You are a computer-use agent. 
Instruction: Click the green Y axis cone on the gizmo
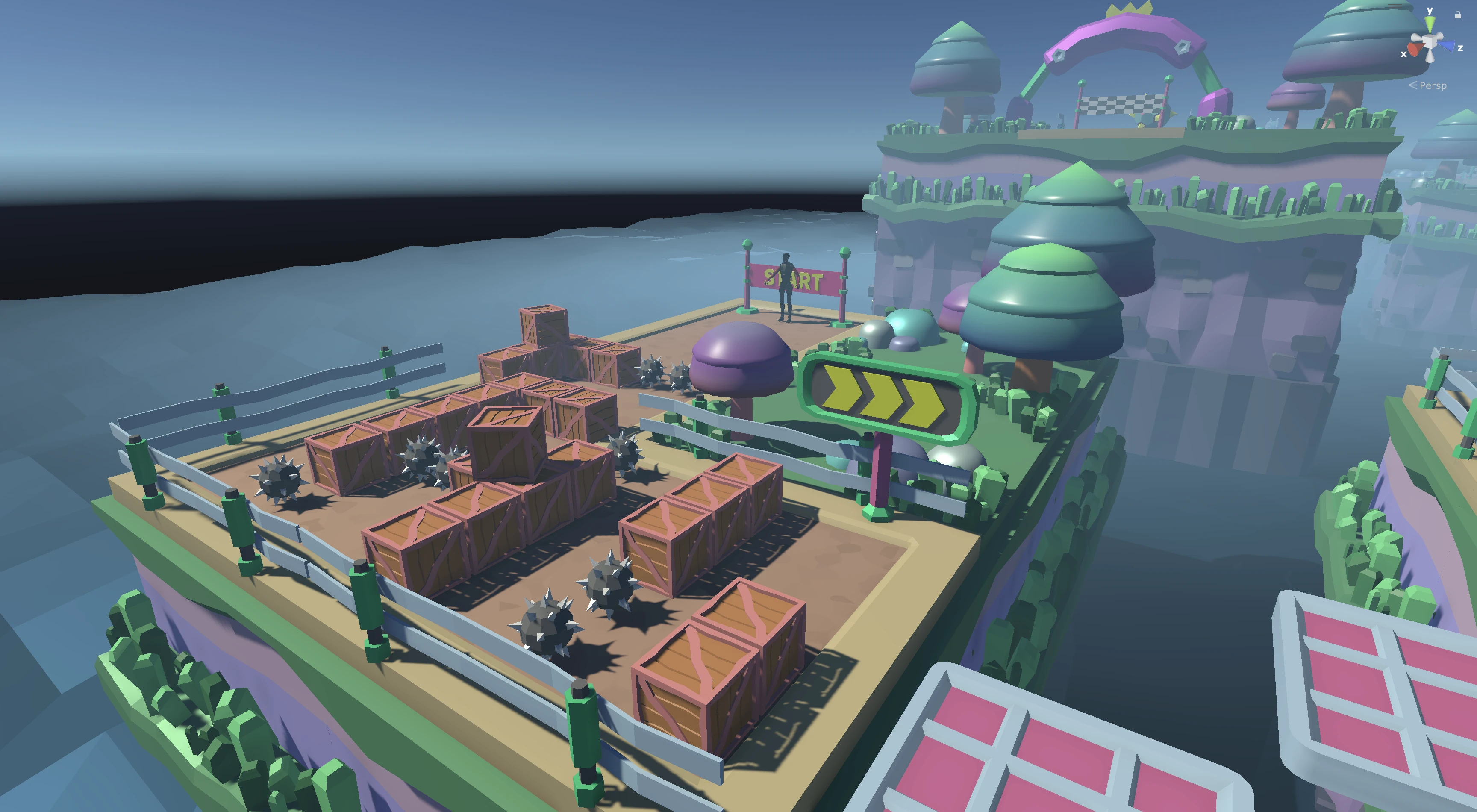pos(1430,24)
